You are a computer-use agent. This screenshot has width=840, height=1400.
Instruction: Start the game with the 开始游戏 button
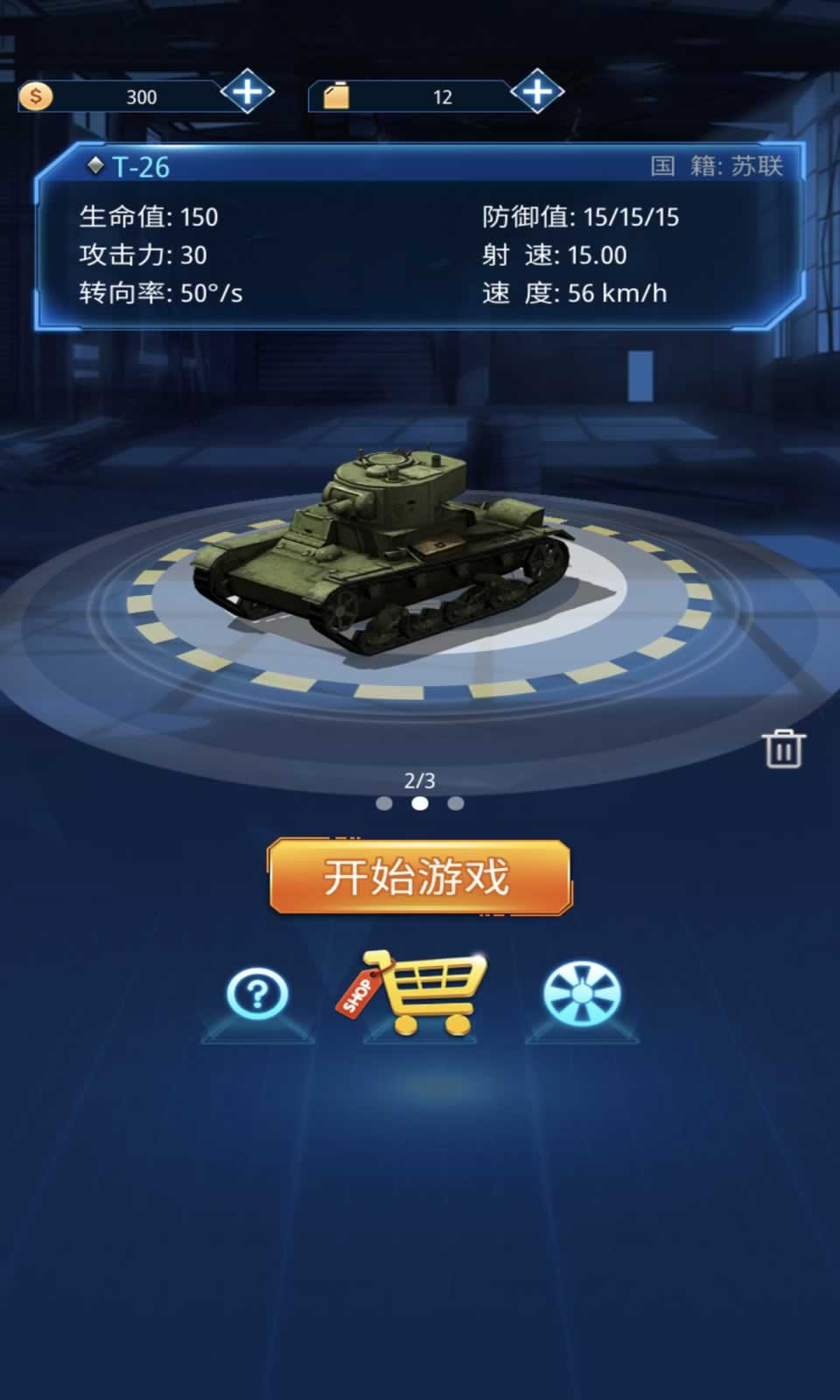pyautogui.click(x=419, y=876)
